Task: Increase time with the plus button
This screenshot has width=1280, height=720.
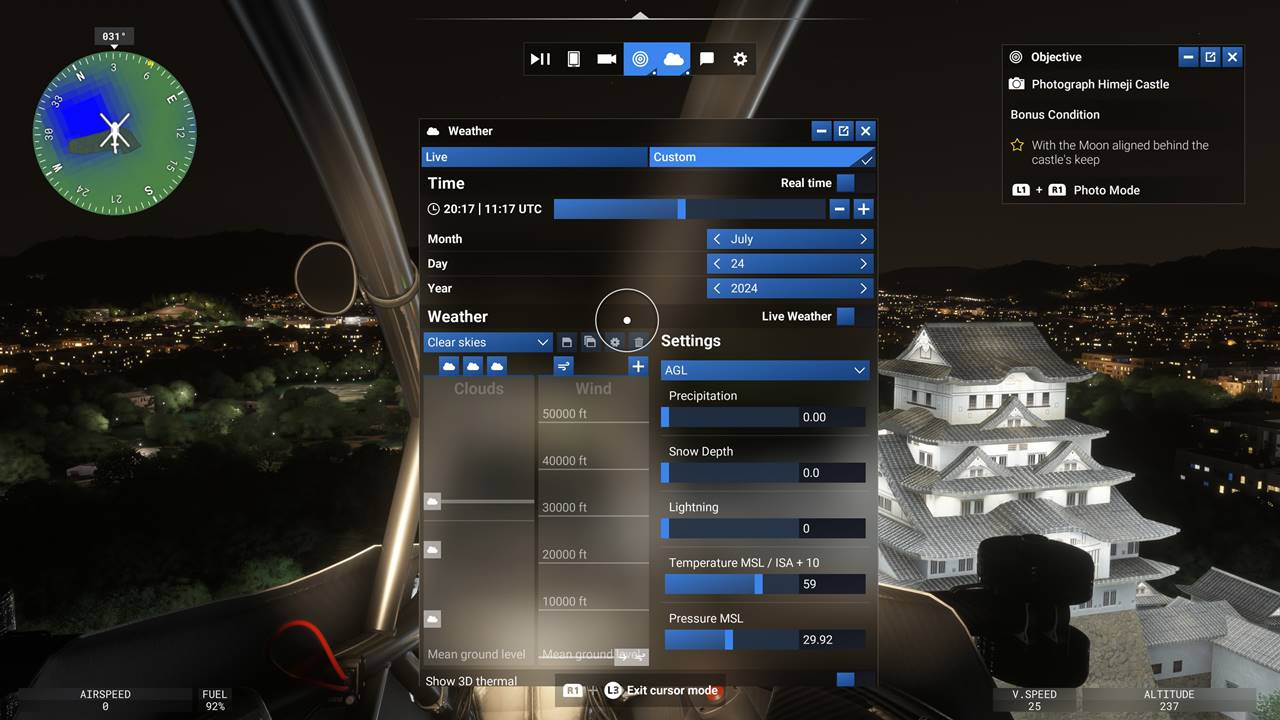Action: [x=863, y=209]
